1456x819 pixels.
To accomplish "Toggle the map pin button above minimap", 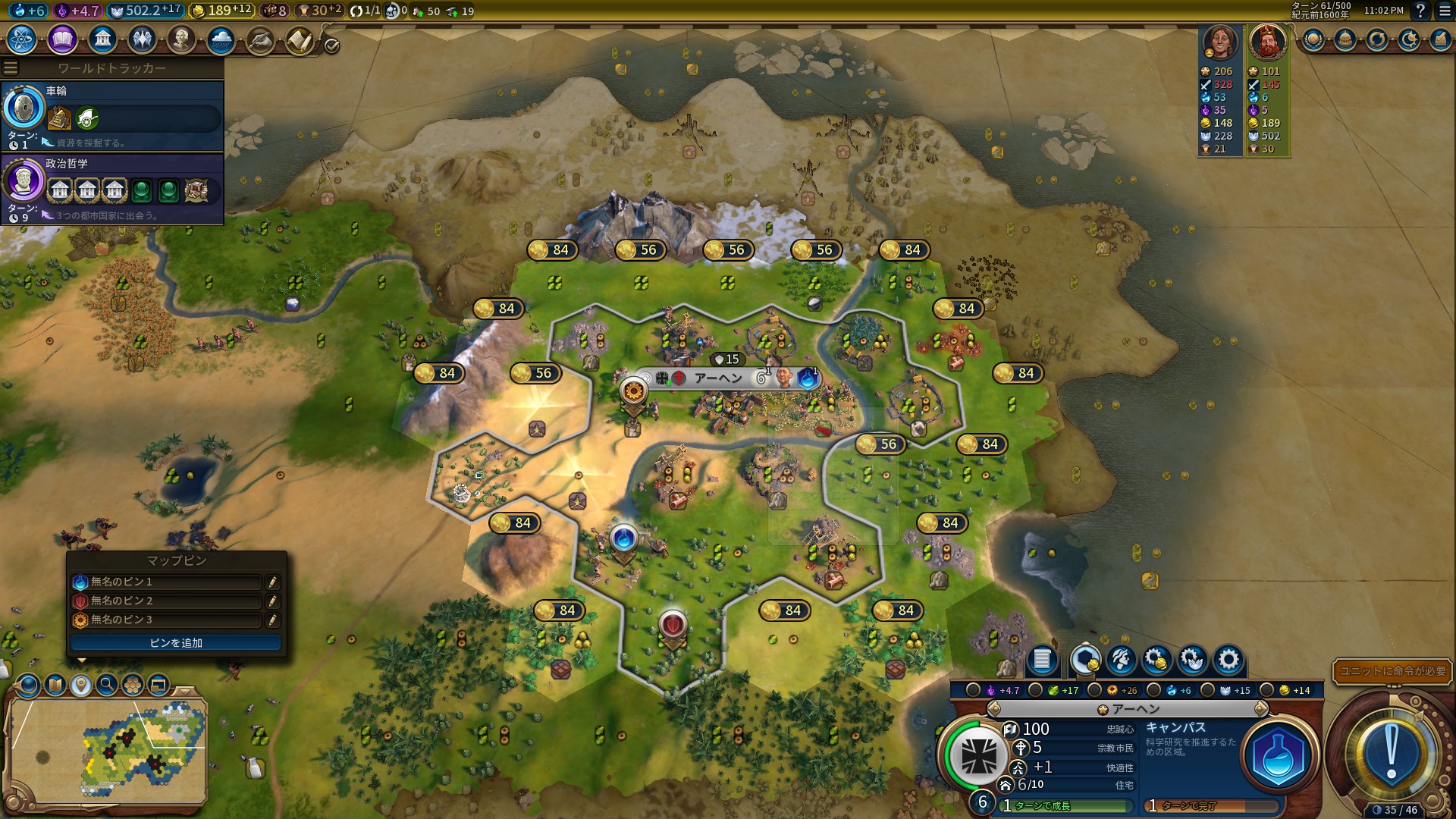I will coord(81,686).
